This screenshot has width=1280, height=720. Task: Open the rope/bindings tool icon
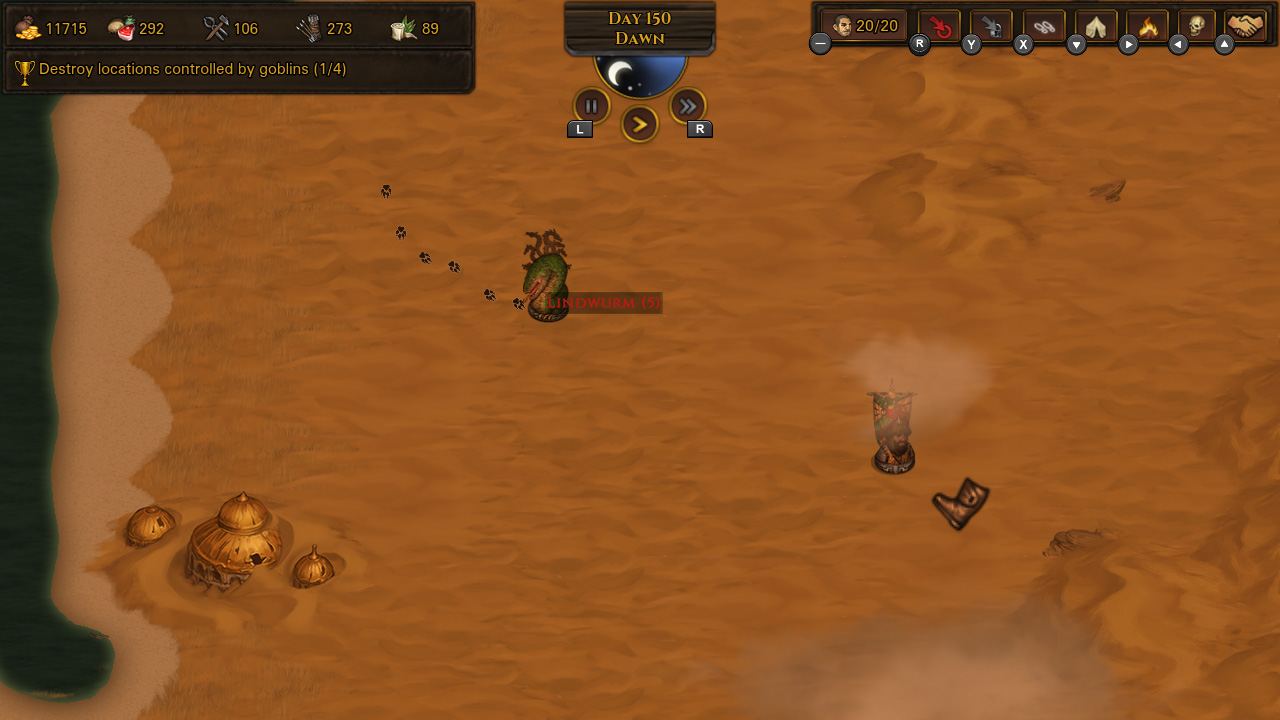tap(1042, 27)
